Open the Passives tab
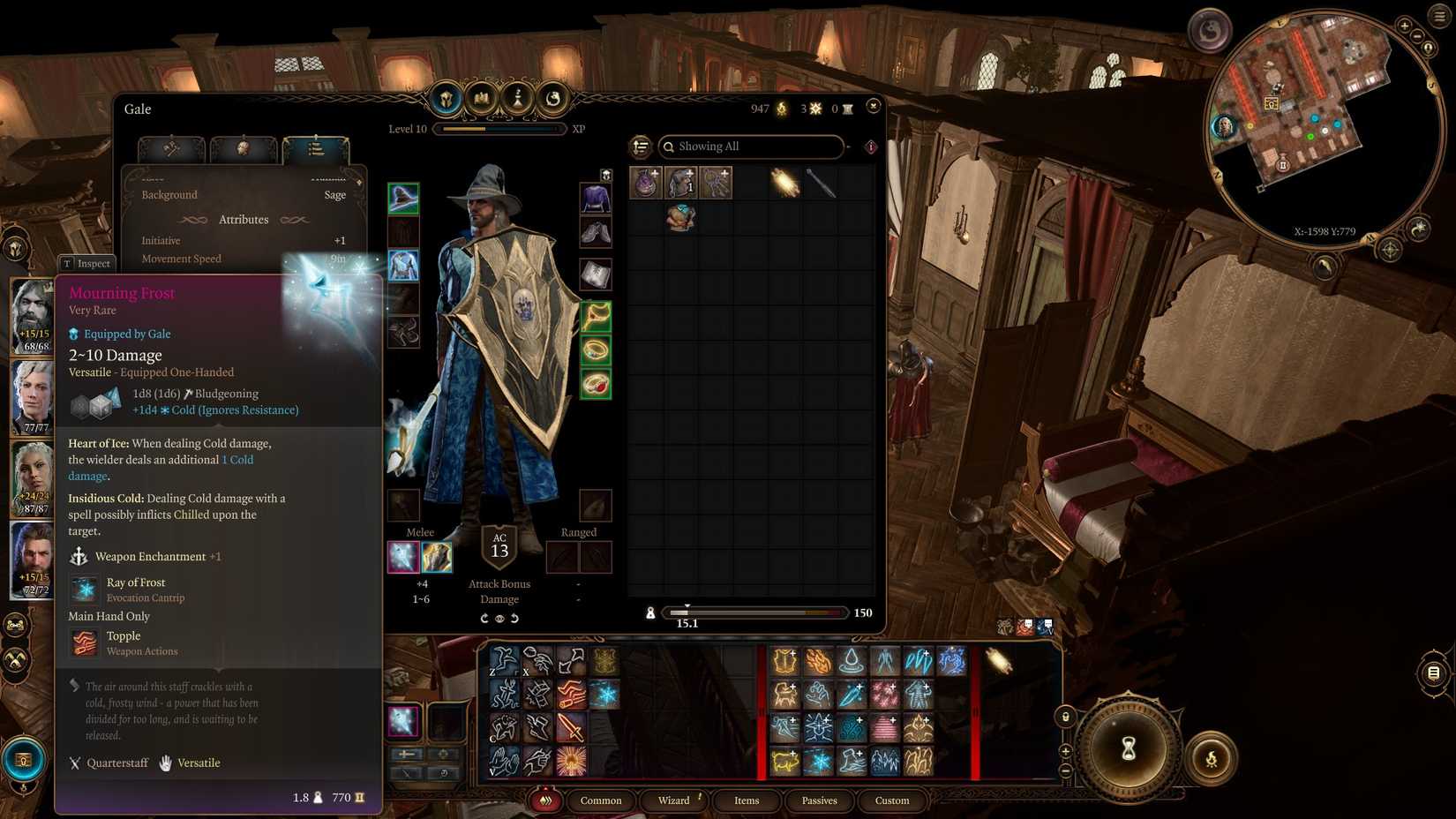Screen dimensions: 1456x819 point(819,800)
